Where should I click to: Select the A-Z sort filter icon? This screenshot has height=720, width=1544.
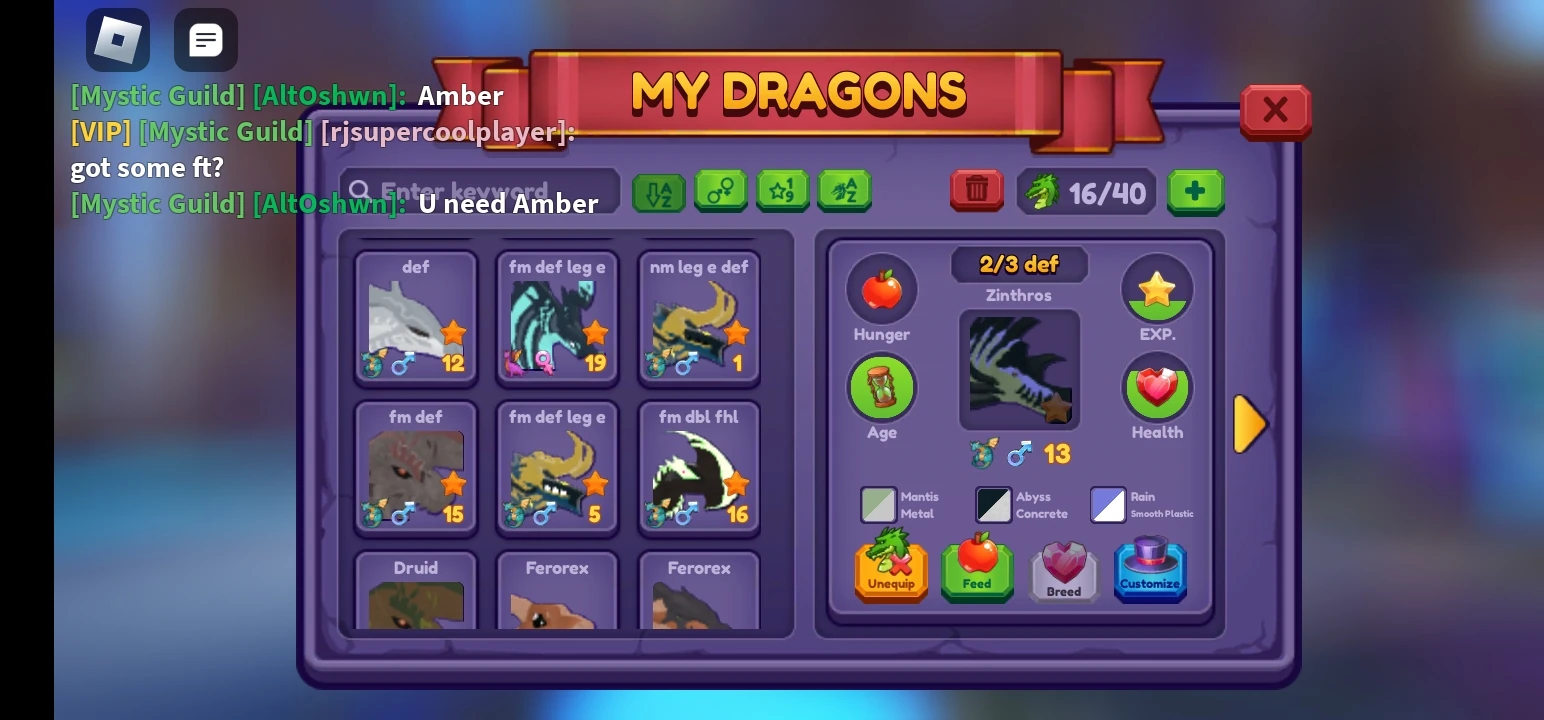[x=659, y=191]
